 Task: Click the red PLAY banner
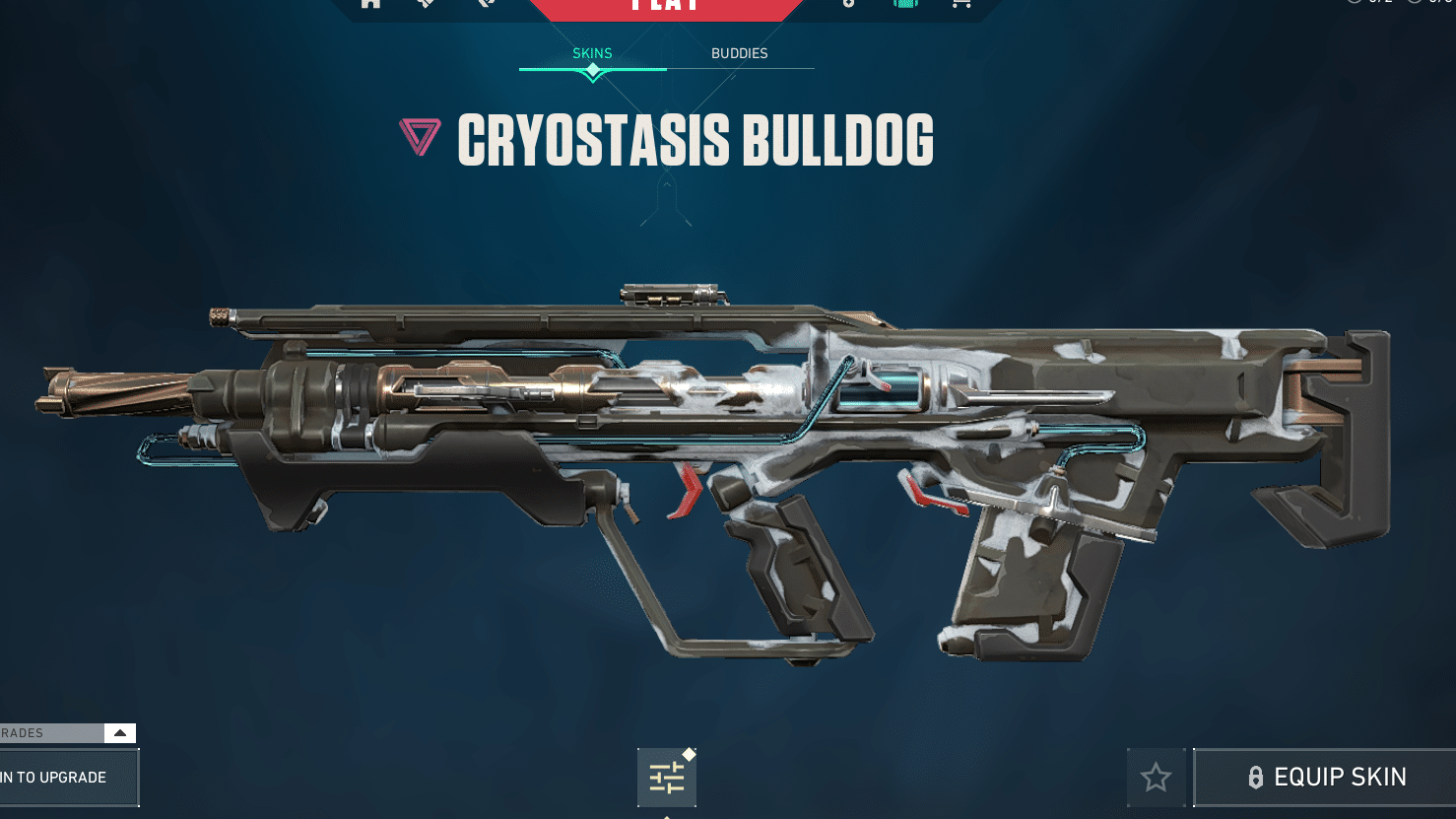click(666, 8)
